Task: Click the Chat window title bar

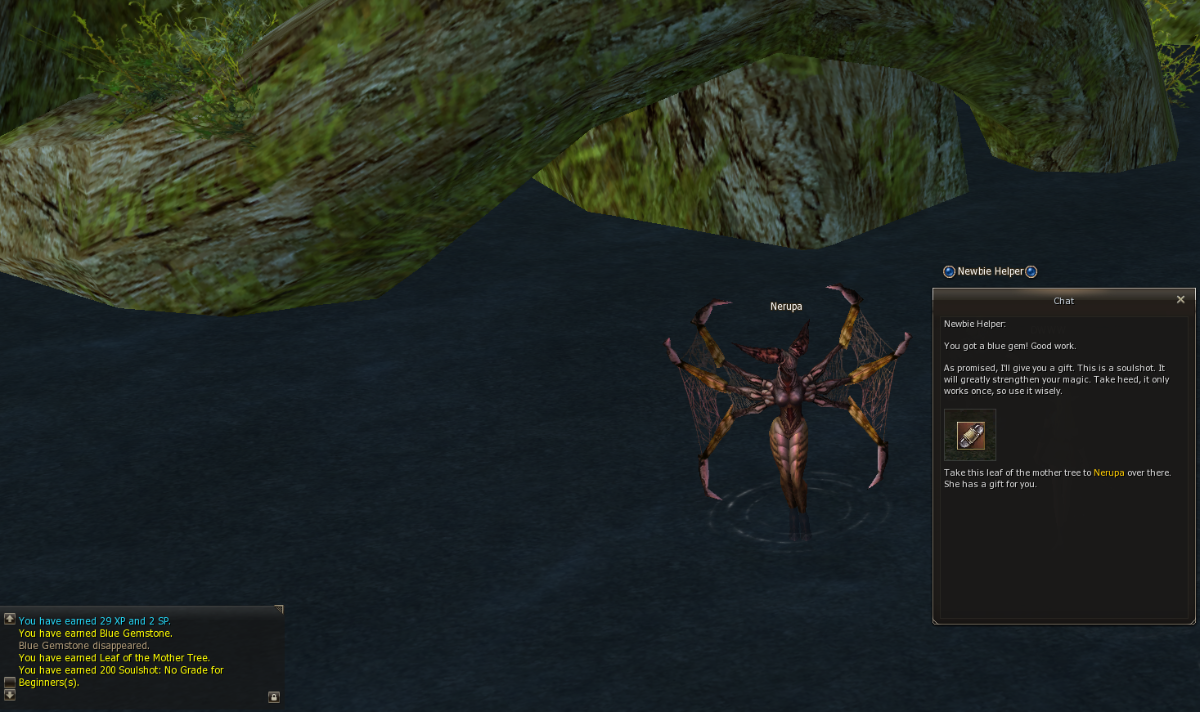Action: [x=1063, y=300]
